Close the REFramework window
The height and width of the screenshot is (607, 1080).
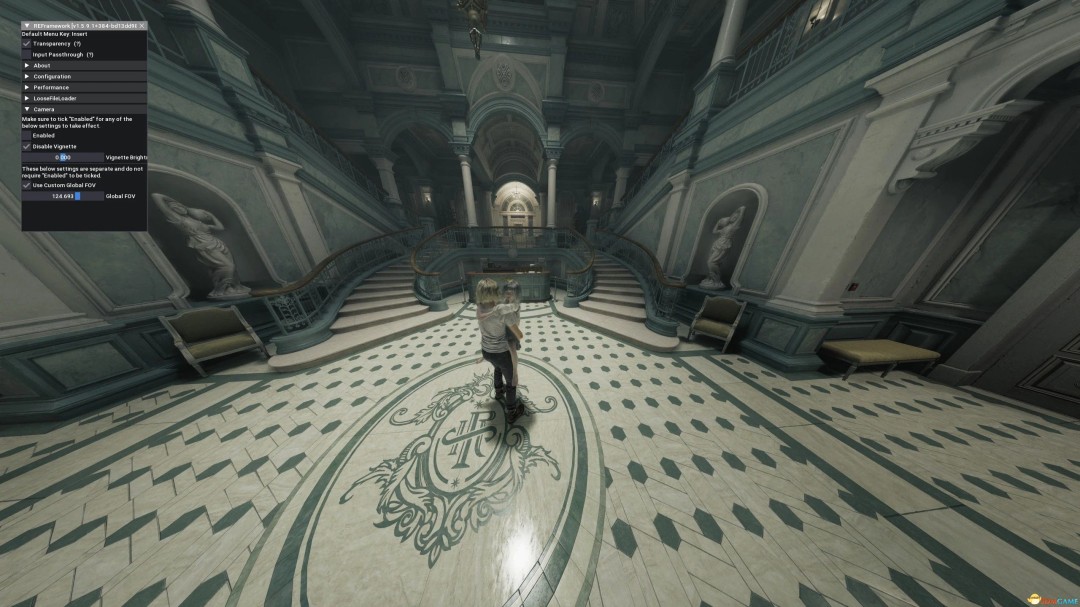(x=142, y=25)
